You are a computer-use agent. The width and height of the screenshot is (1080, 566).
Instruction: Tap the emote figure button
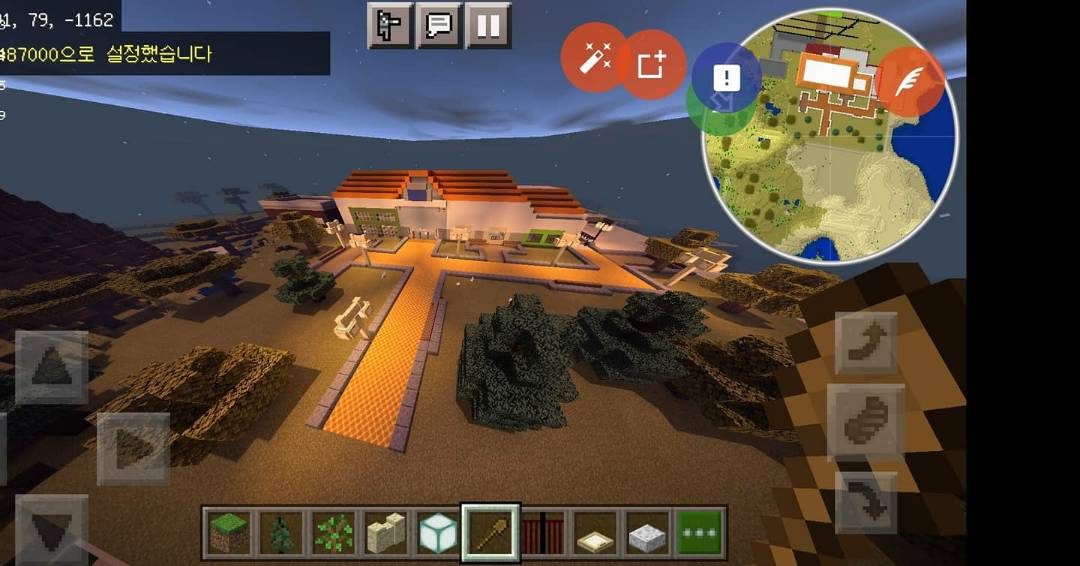pos(390,26)
